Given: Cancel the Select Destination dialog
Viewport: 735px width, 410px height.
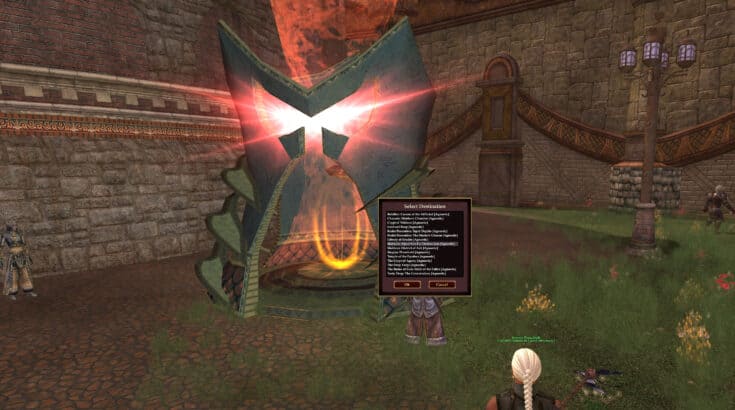Looking at the screenshot, I should (x=441, y=284).
